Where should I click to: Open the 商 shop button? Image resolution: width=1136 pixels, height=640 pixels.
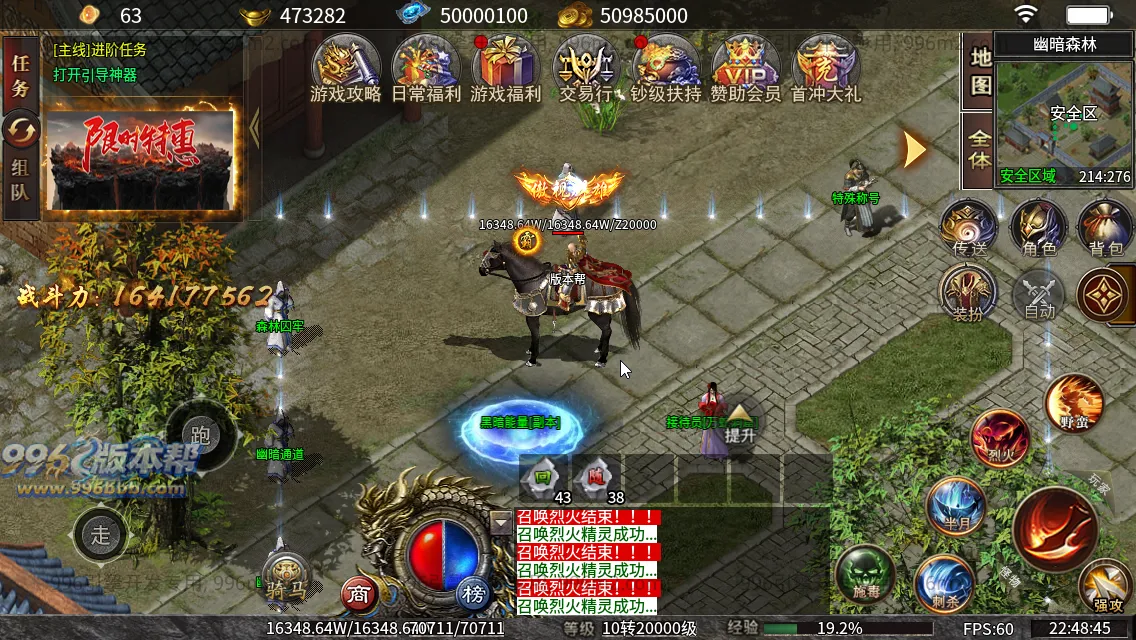tap(360, 594)
